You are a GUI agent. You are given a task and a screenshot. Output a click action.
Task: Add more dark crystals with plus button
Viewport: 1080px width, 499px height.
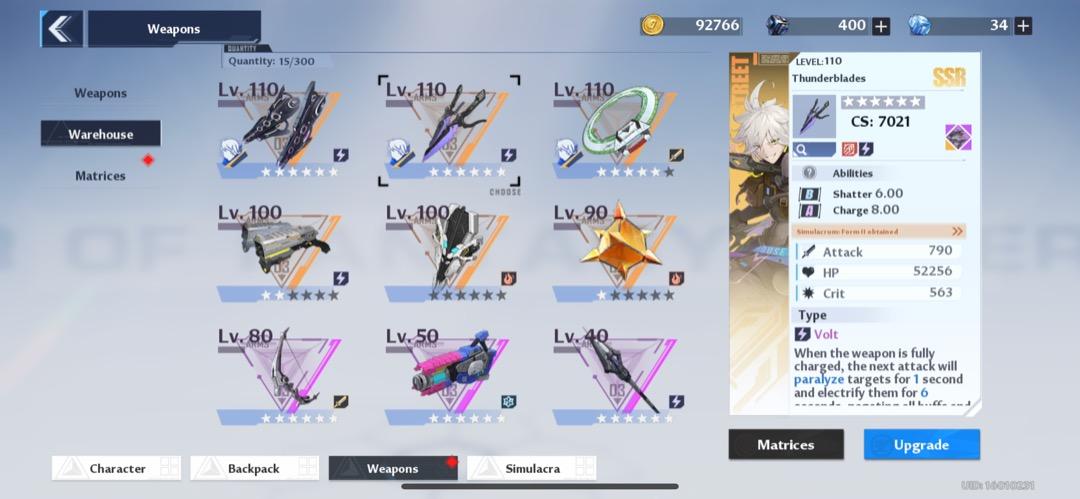(881, 26)
